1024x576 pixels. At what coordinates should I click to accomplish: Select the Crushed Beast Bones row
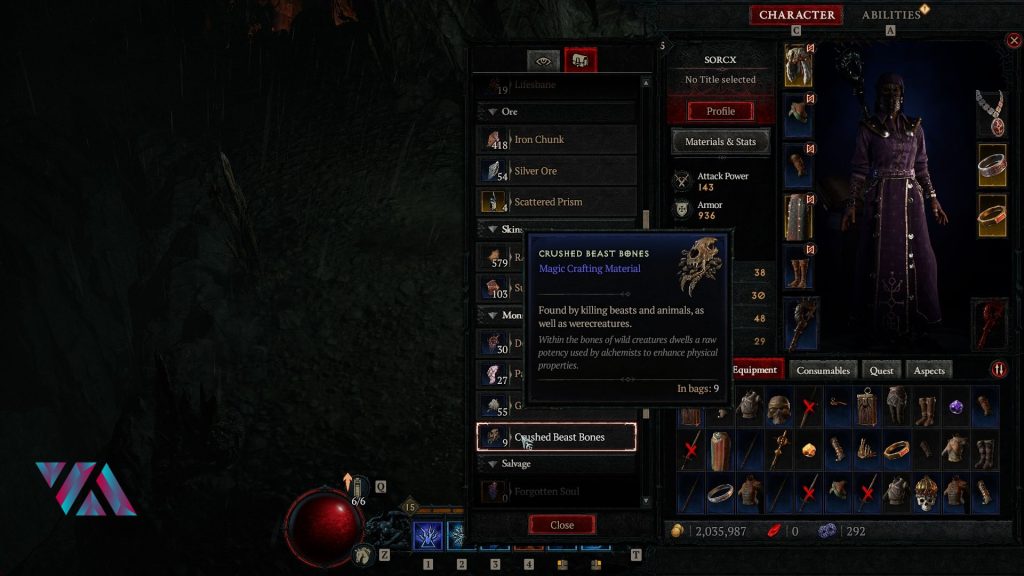click(x=557, y=437)
